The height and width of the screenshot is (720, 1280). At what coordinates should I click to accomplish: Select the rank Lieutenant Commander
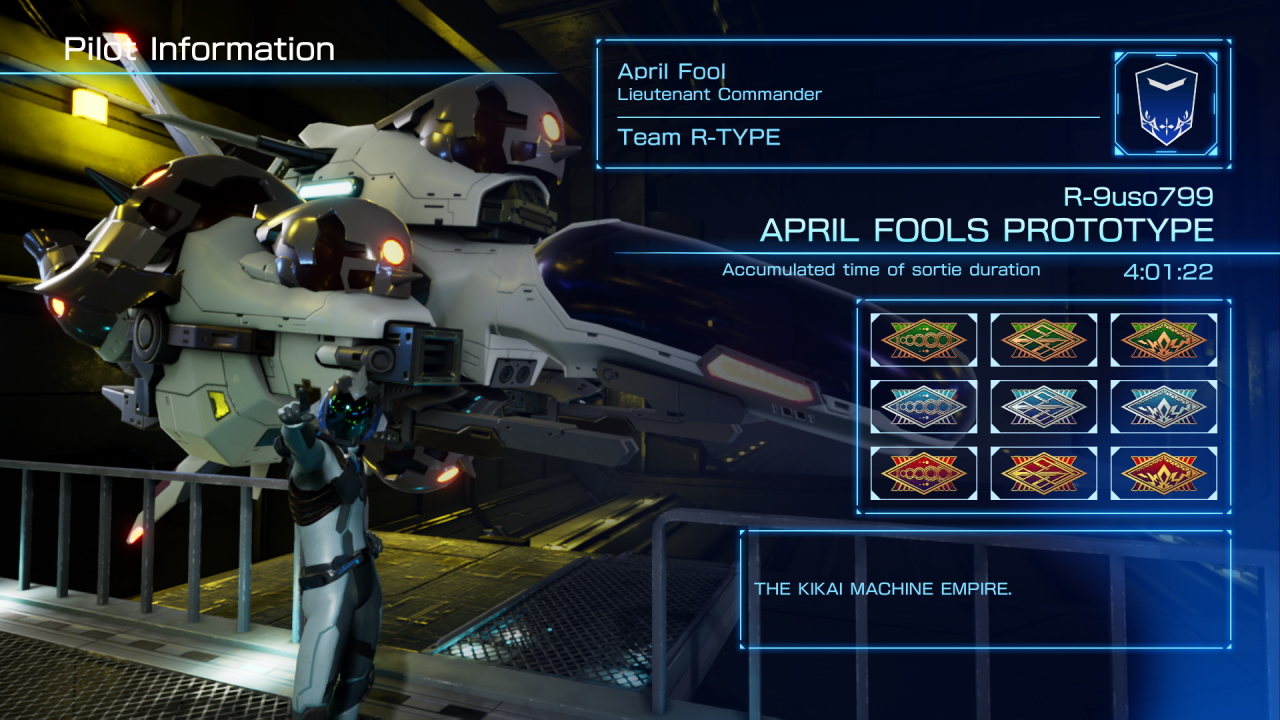coord(719,95)
